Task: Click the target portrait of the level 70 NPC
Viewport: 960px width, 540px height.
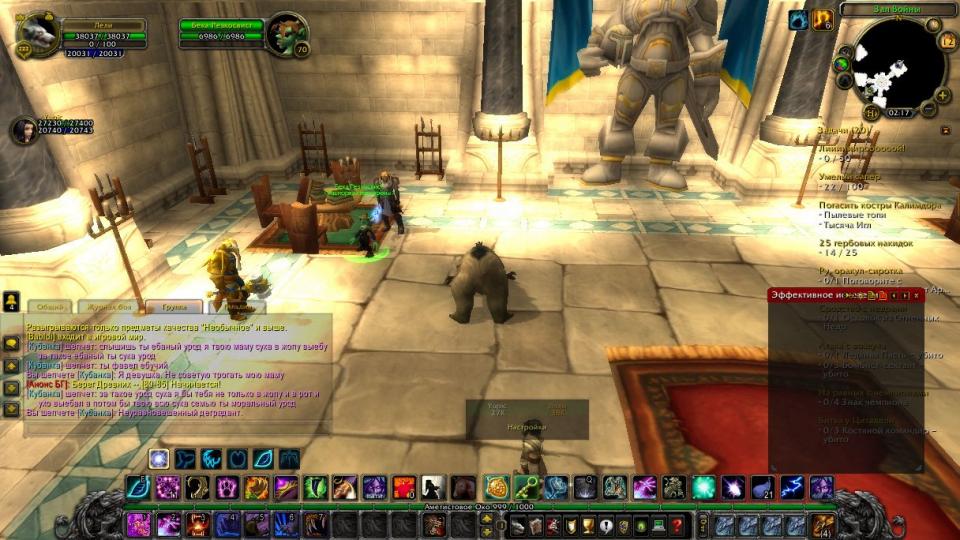Action: point(287,33)
